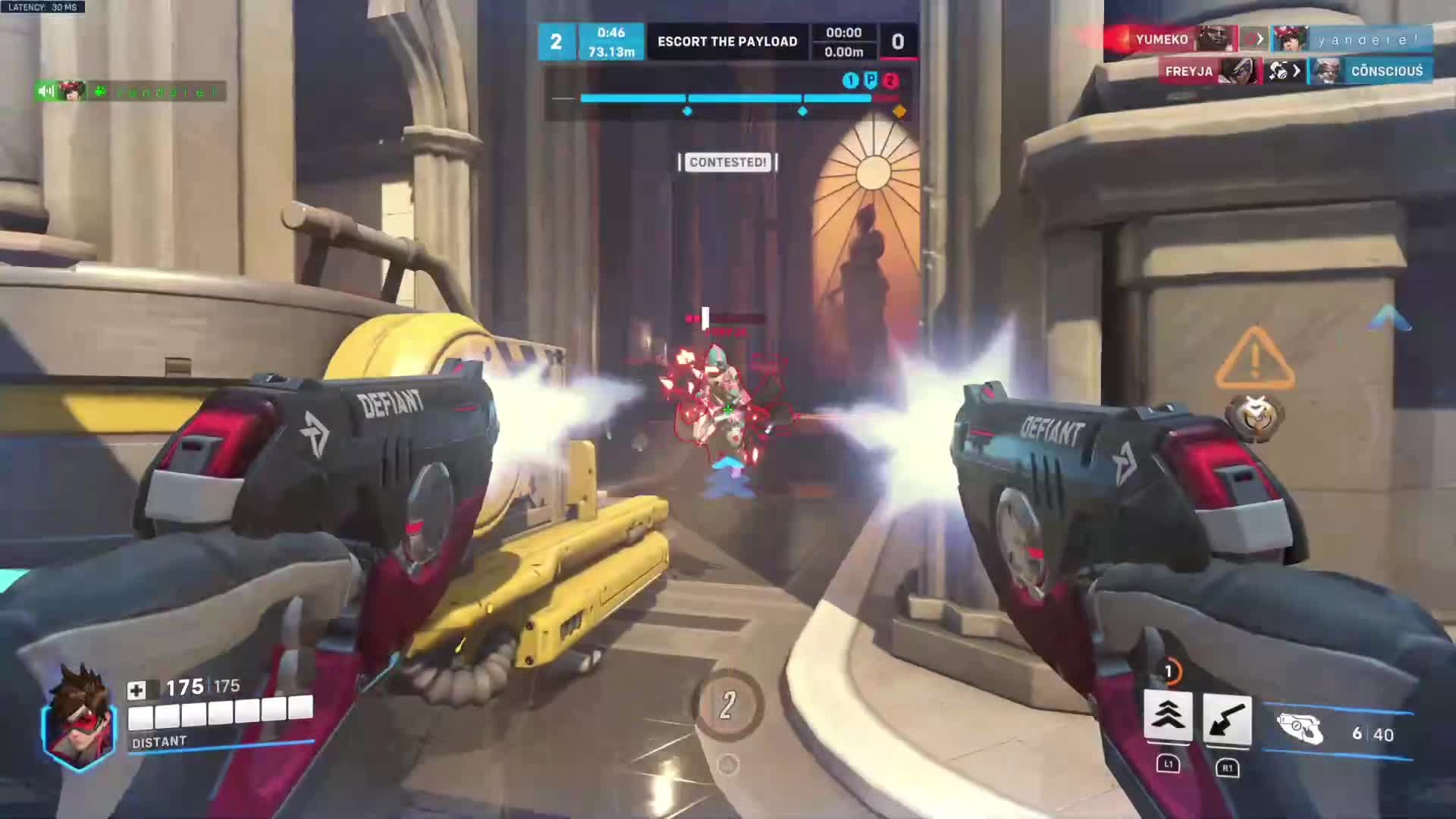Click the CÕNSCIOUŚ player name in kill feed

(1386, 71)
